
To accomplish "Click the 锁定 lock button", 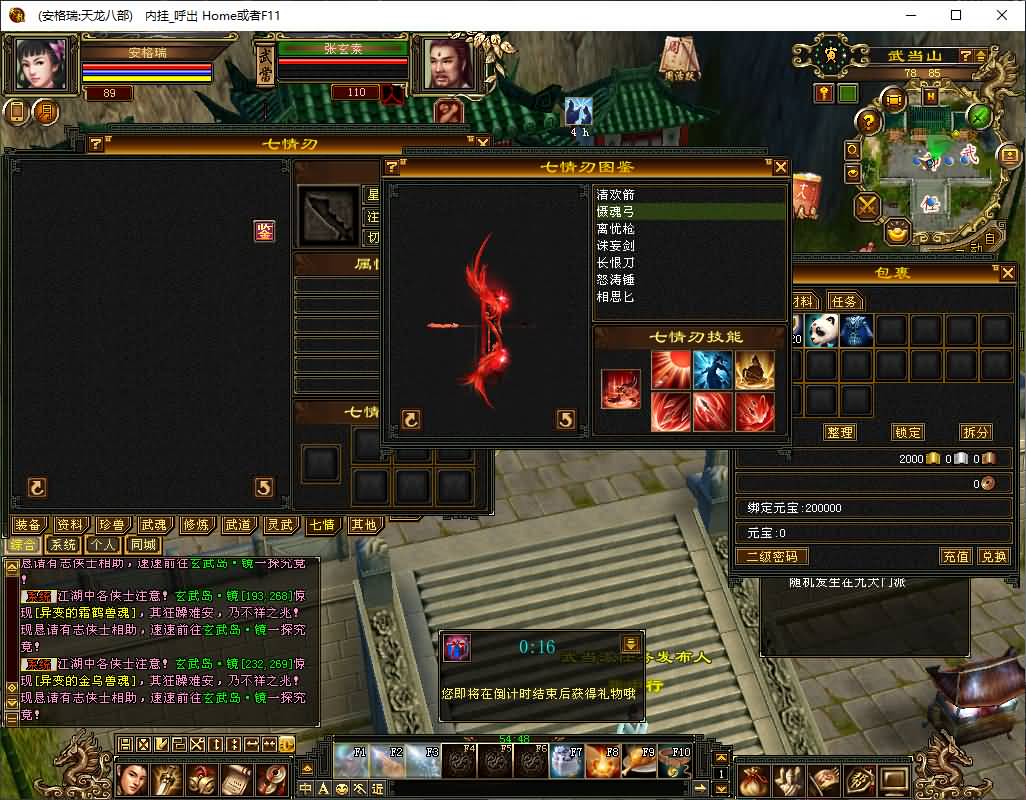I will click(x=908, y=432).
